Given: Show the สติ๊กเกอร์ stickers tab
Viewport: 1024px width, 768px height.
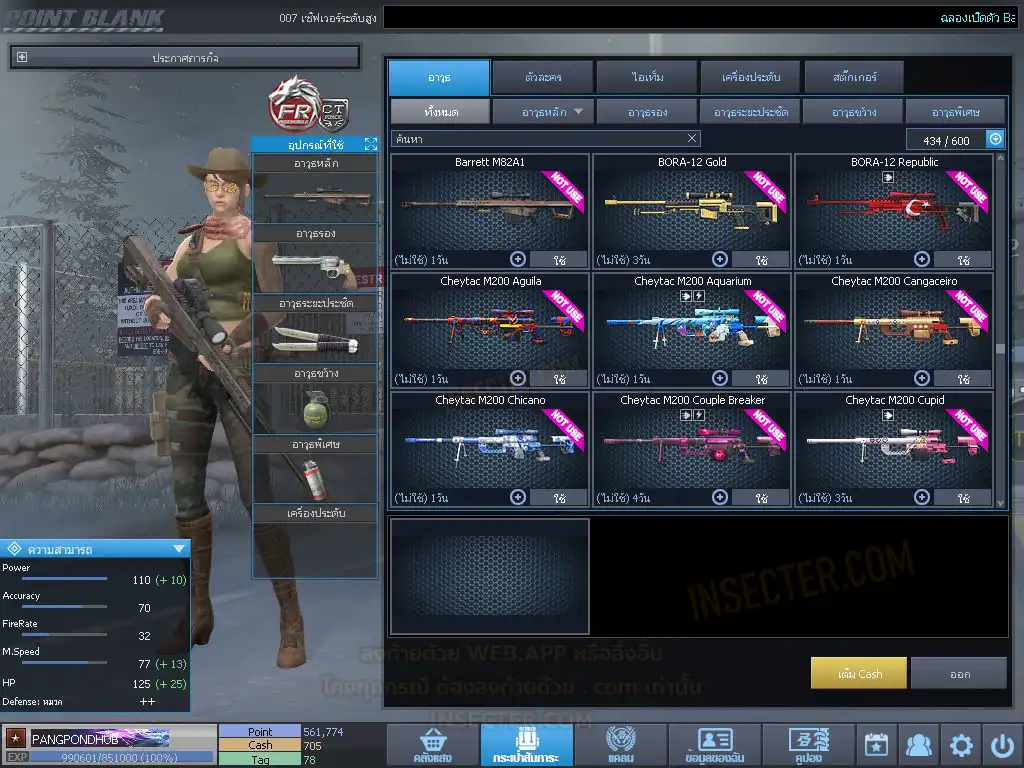Looking at the screenshot, I should point(854,77).
